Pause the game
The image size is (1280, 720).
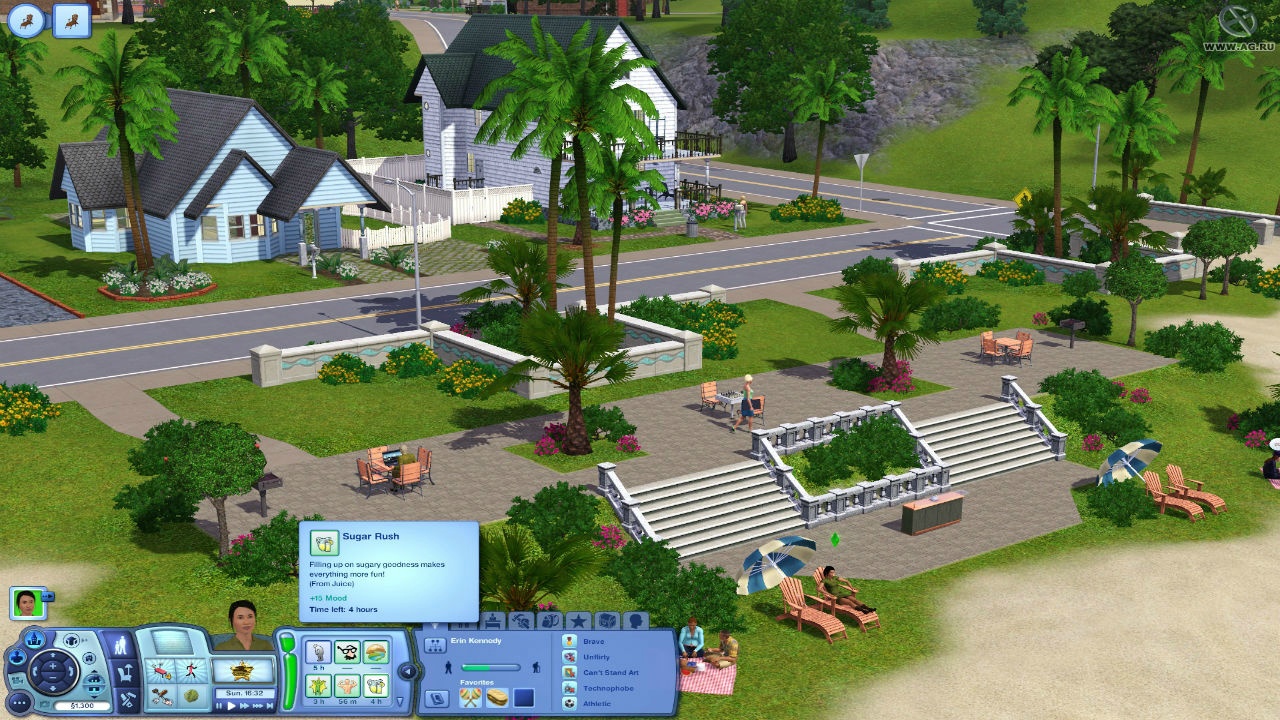pos(219,705)
